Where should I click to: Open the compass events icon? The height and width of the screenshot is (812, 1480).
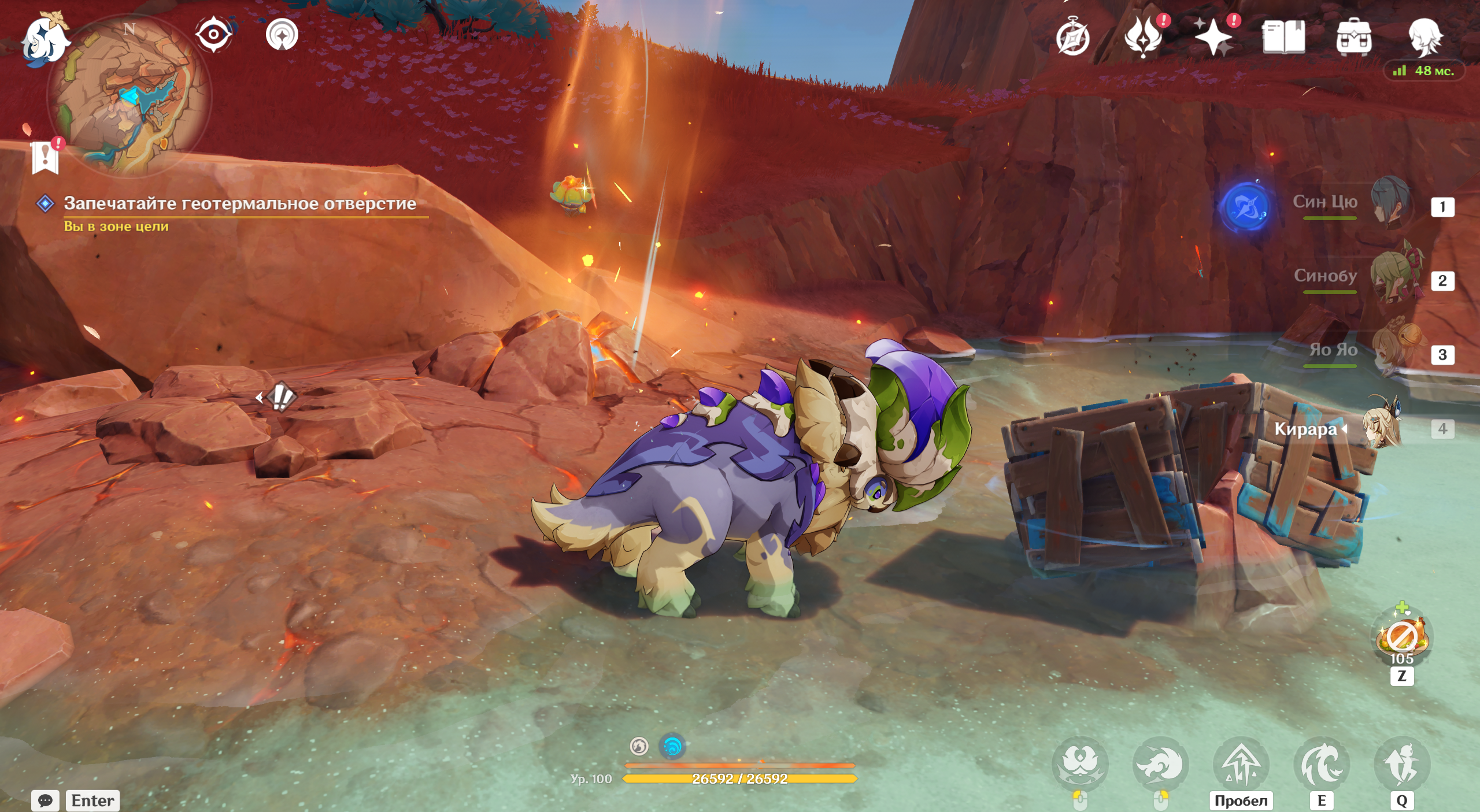click(1073, 37)
